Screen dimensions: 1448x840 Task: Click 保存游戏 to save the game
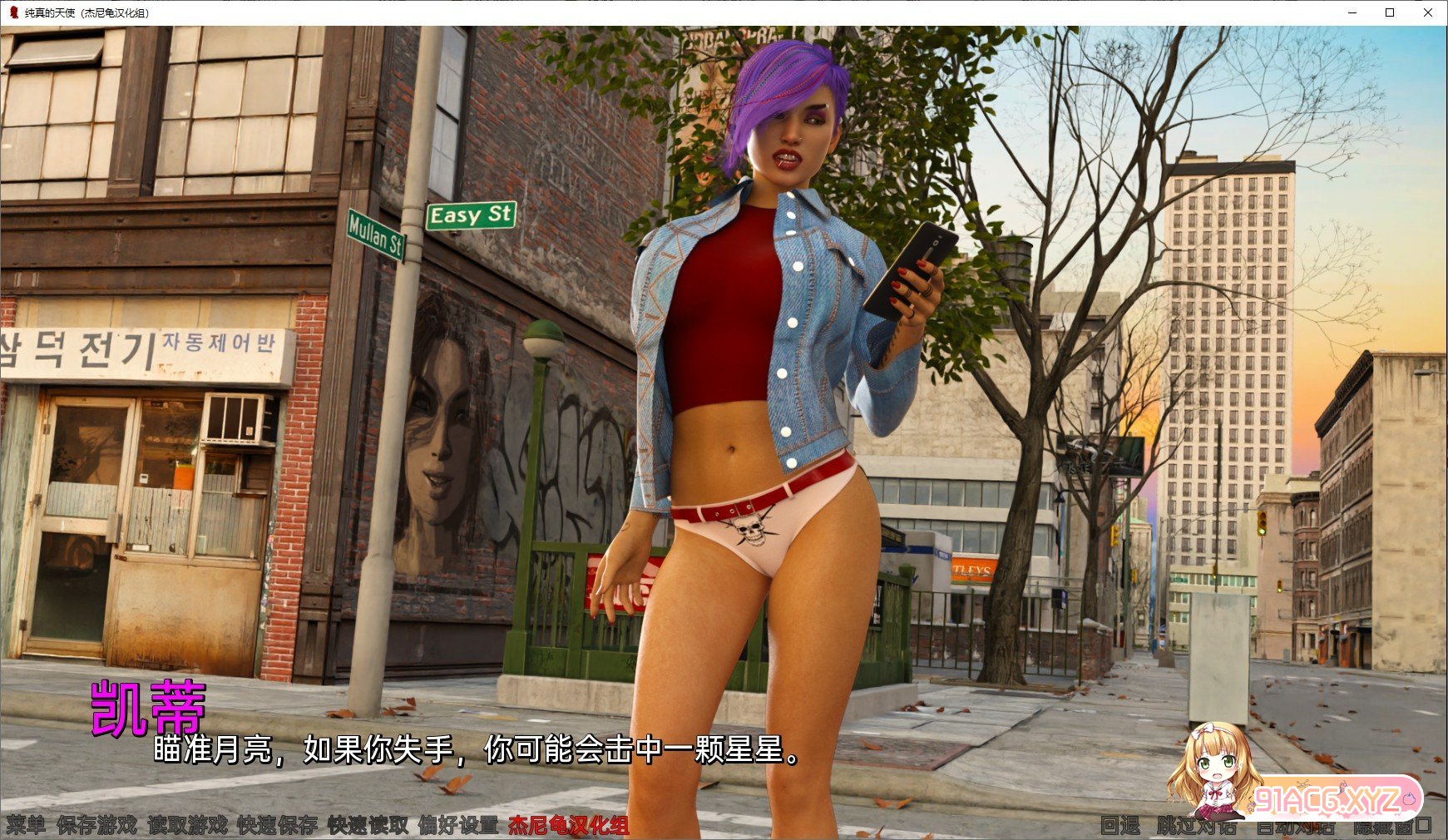click(x=96, y=825)
